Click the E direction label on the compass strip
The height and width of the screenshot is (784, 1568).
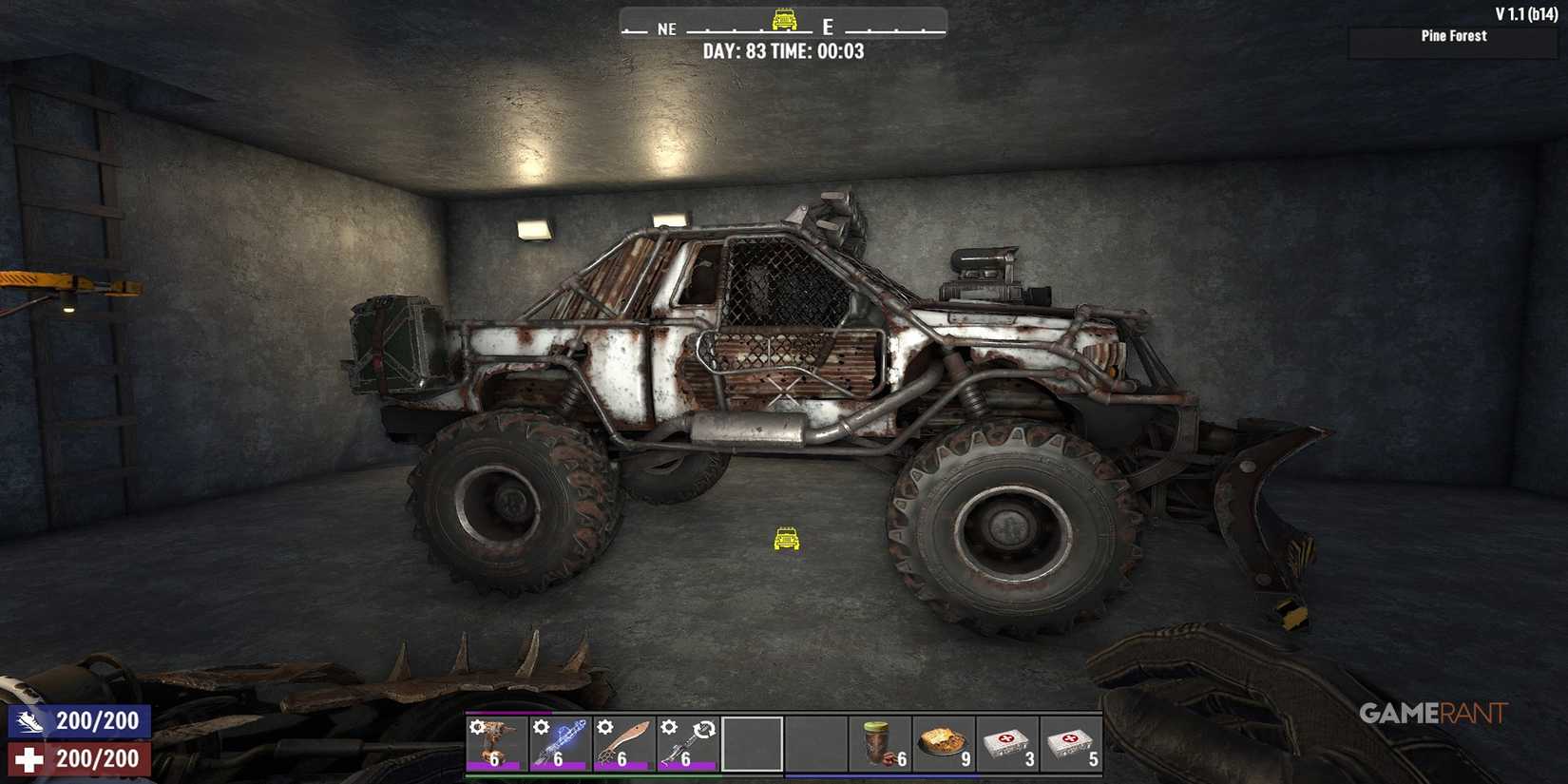826,29
